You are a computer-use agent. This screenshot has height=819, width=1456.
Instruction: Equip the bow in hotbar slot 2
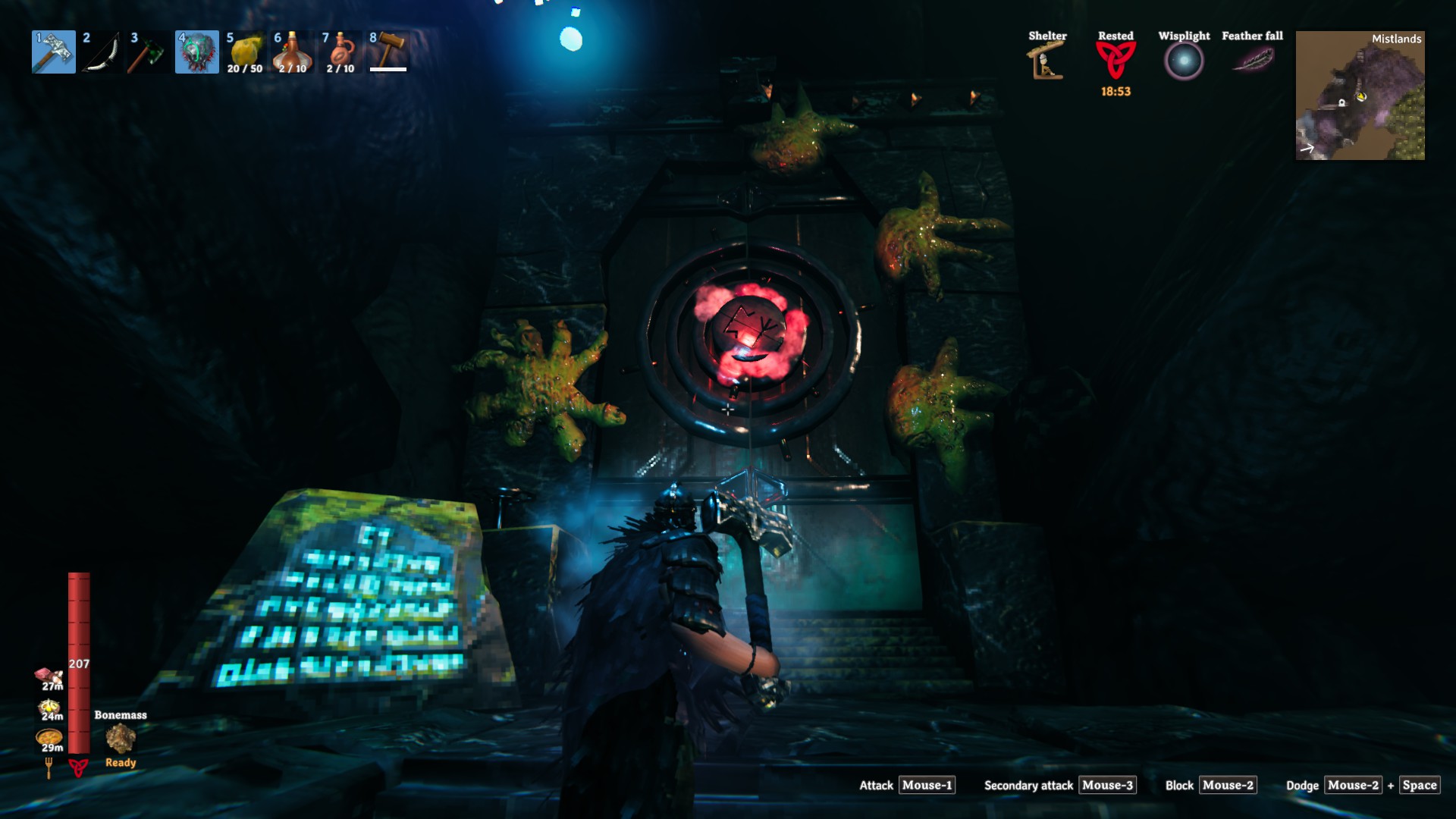101,52
